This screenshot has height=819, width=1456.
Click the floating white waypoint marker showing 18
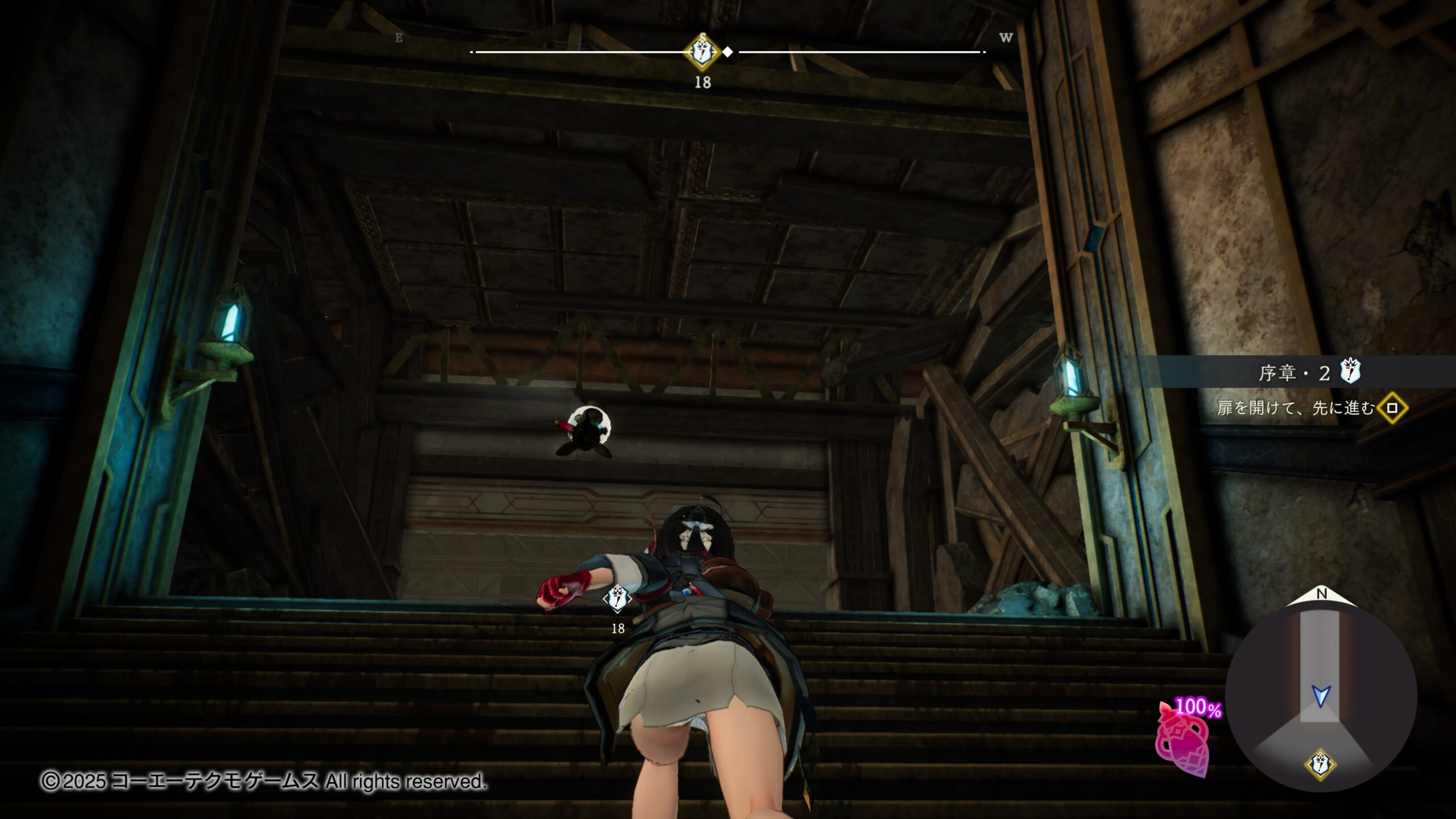[617, 599]
